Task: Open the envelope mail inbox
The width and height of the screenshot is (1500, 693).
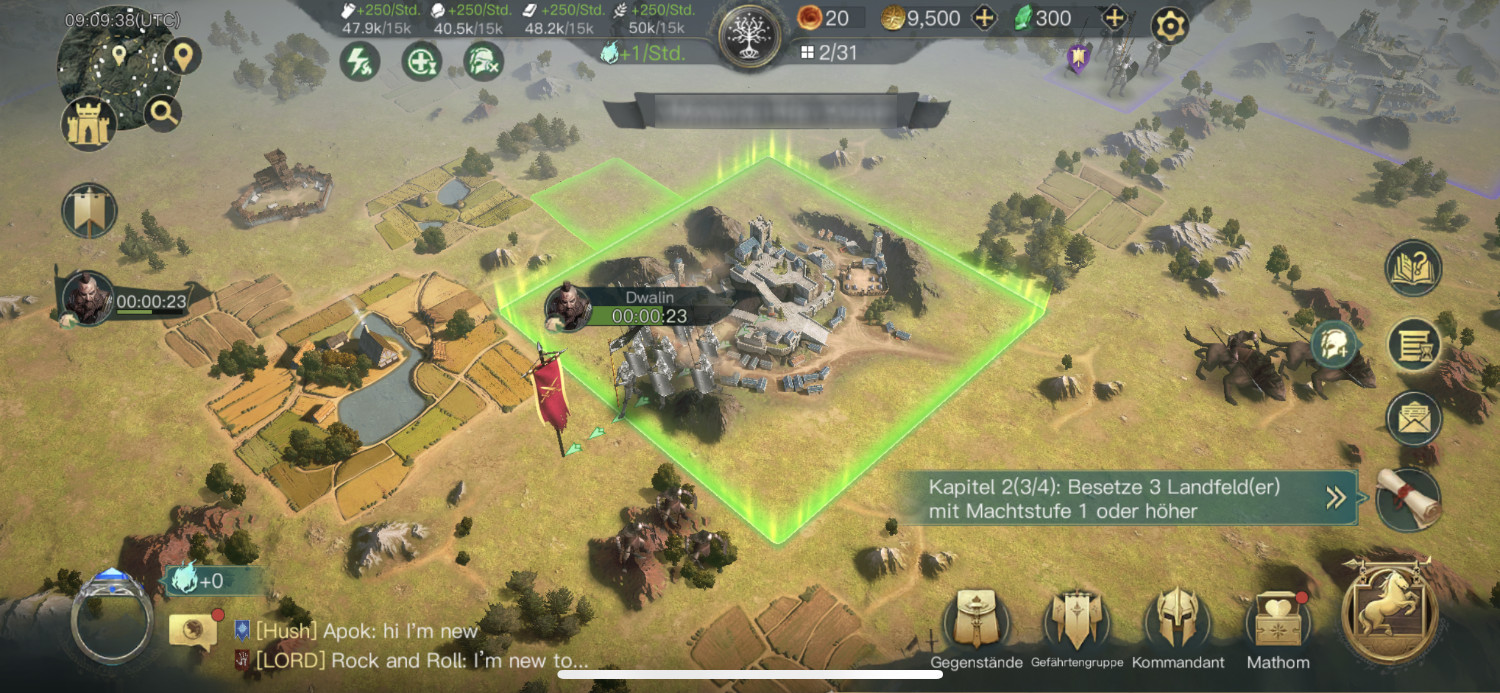Action: click(x=1413, y=419)
